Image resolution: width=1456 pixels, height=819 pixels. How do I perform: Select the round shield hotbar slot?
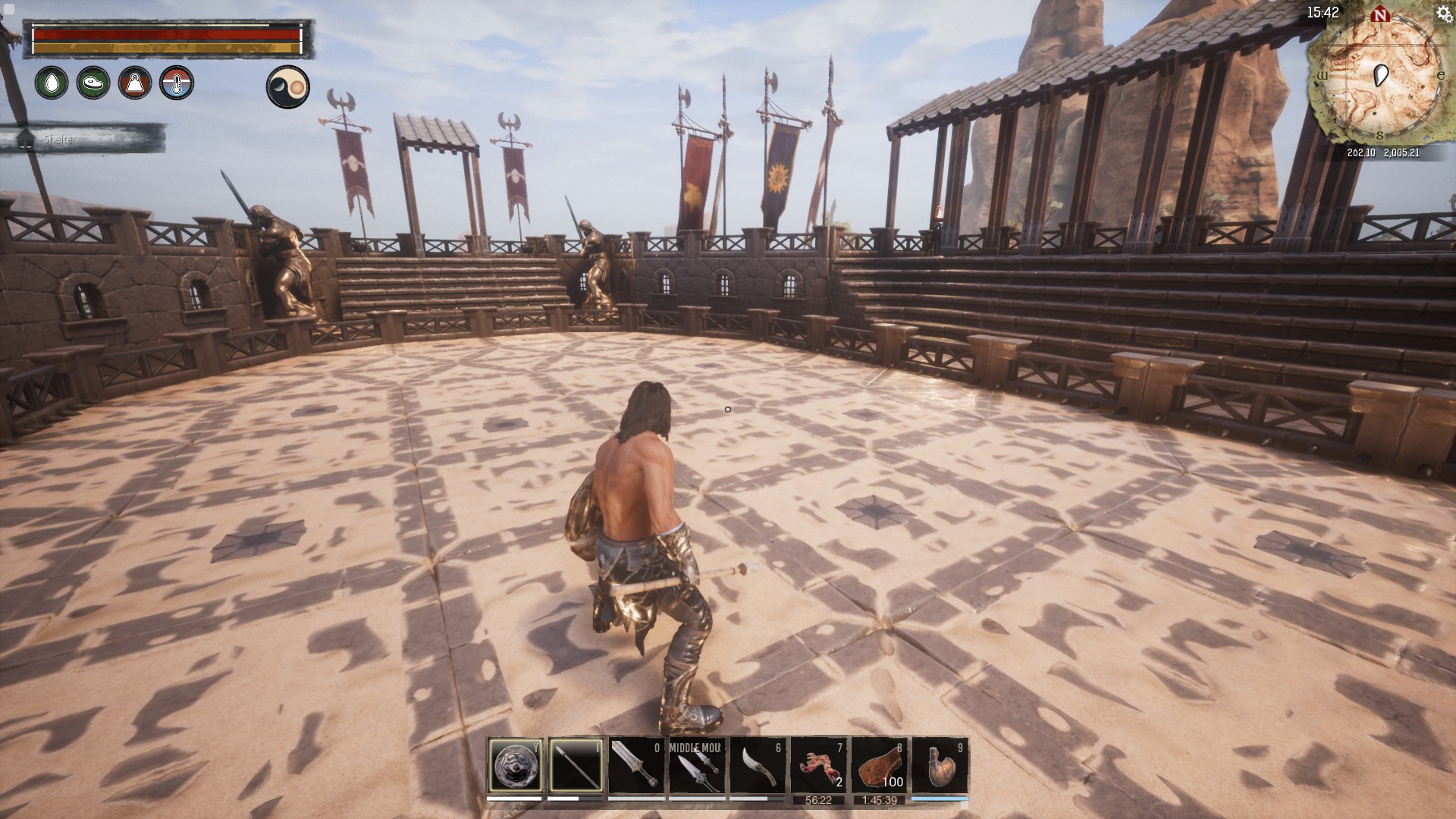[x=516, y=766]
